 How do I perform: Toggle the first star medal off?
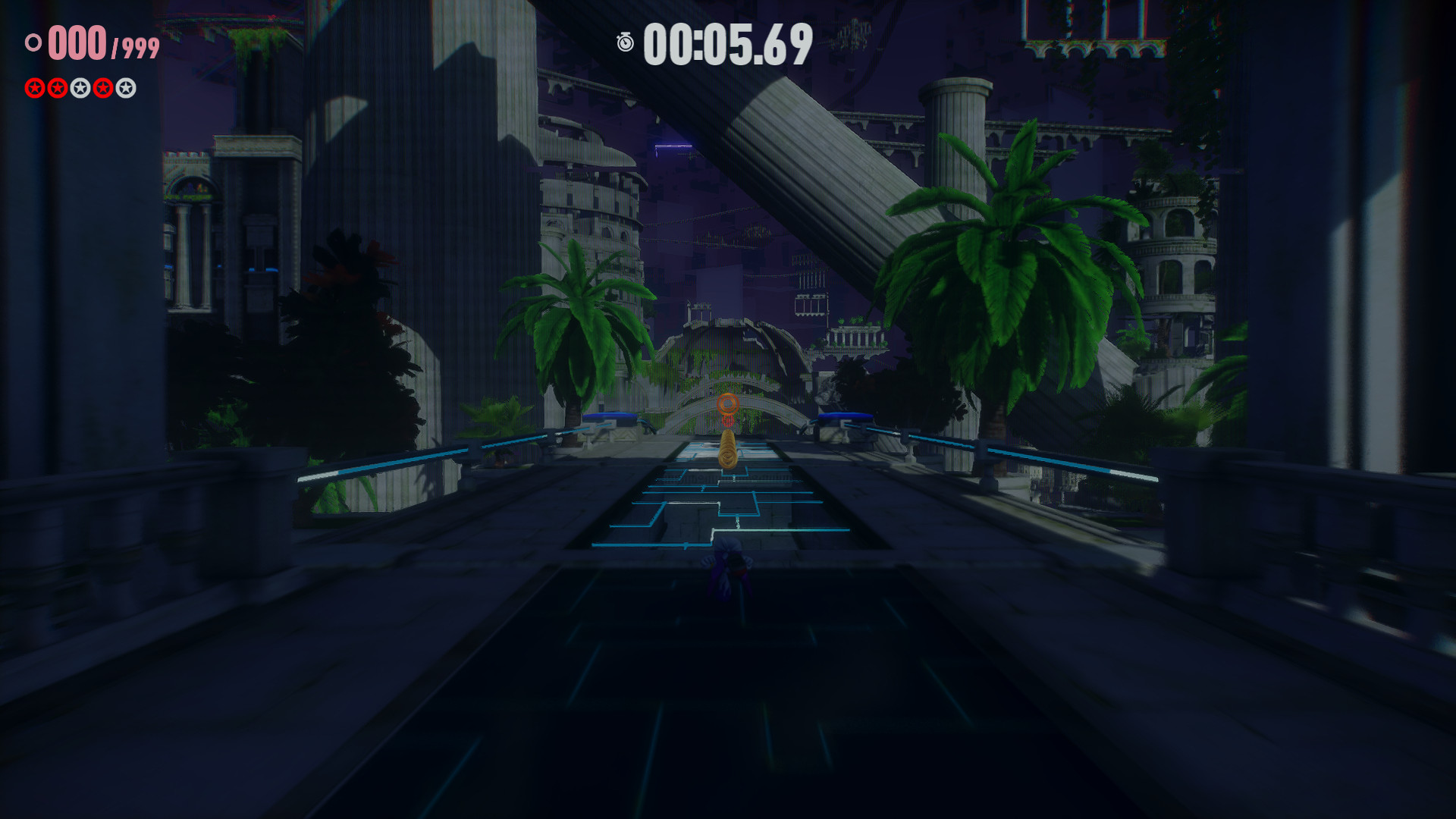(x=34, y=88)
